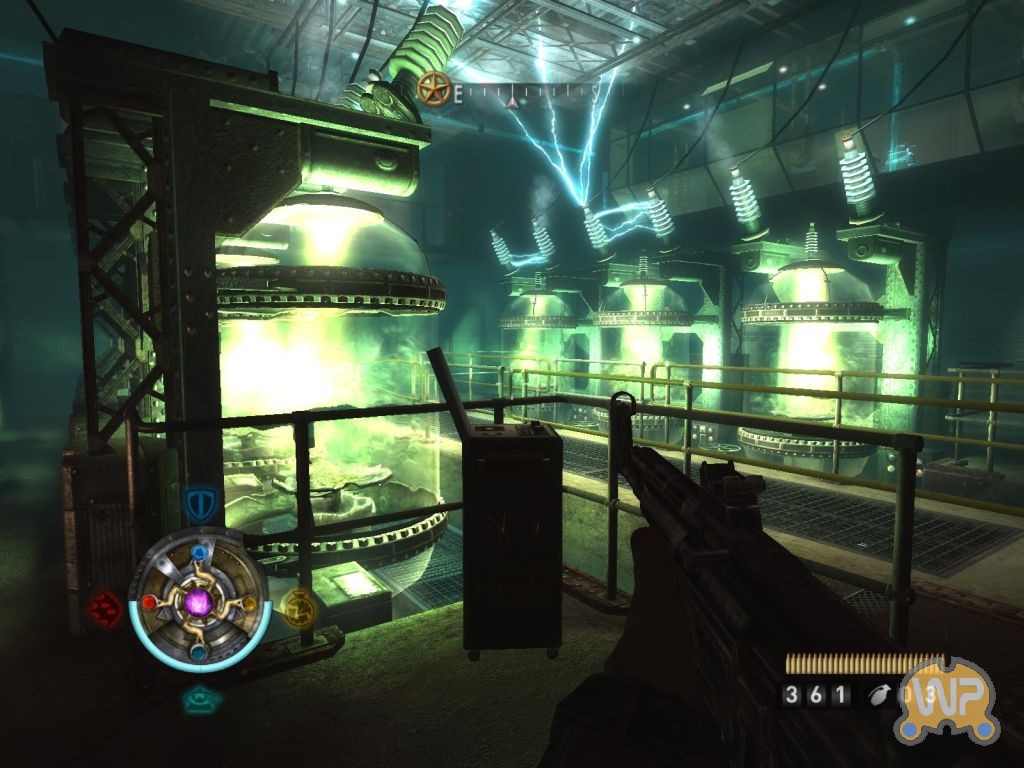Click the purple crystal on the medallion
This screenshot has width=1024, height=768.
(x=200, y=602)
